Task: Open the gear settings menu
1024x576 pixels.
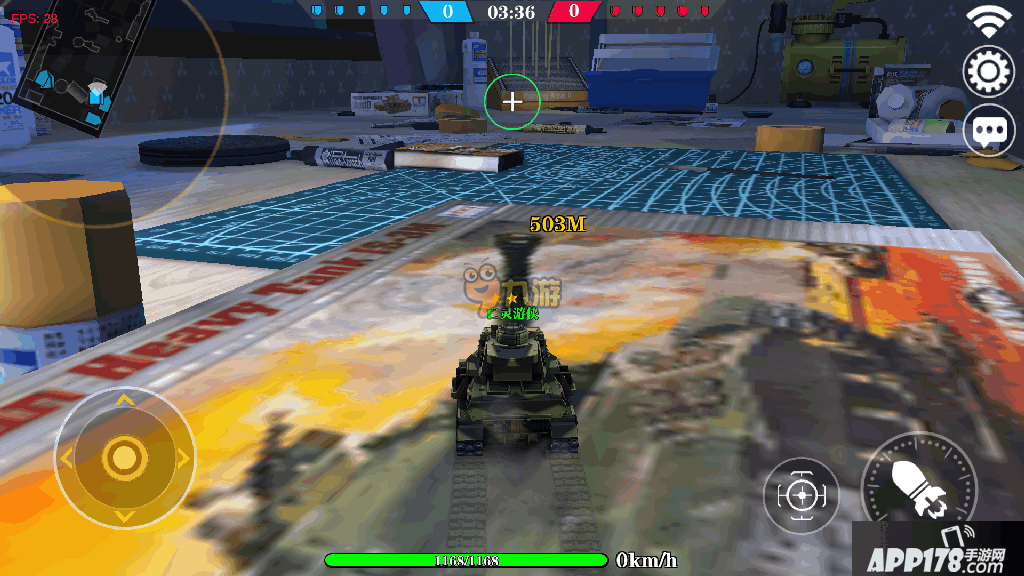Action: 988,71
